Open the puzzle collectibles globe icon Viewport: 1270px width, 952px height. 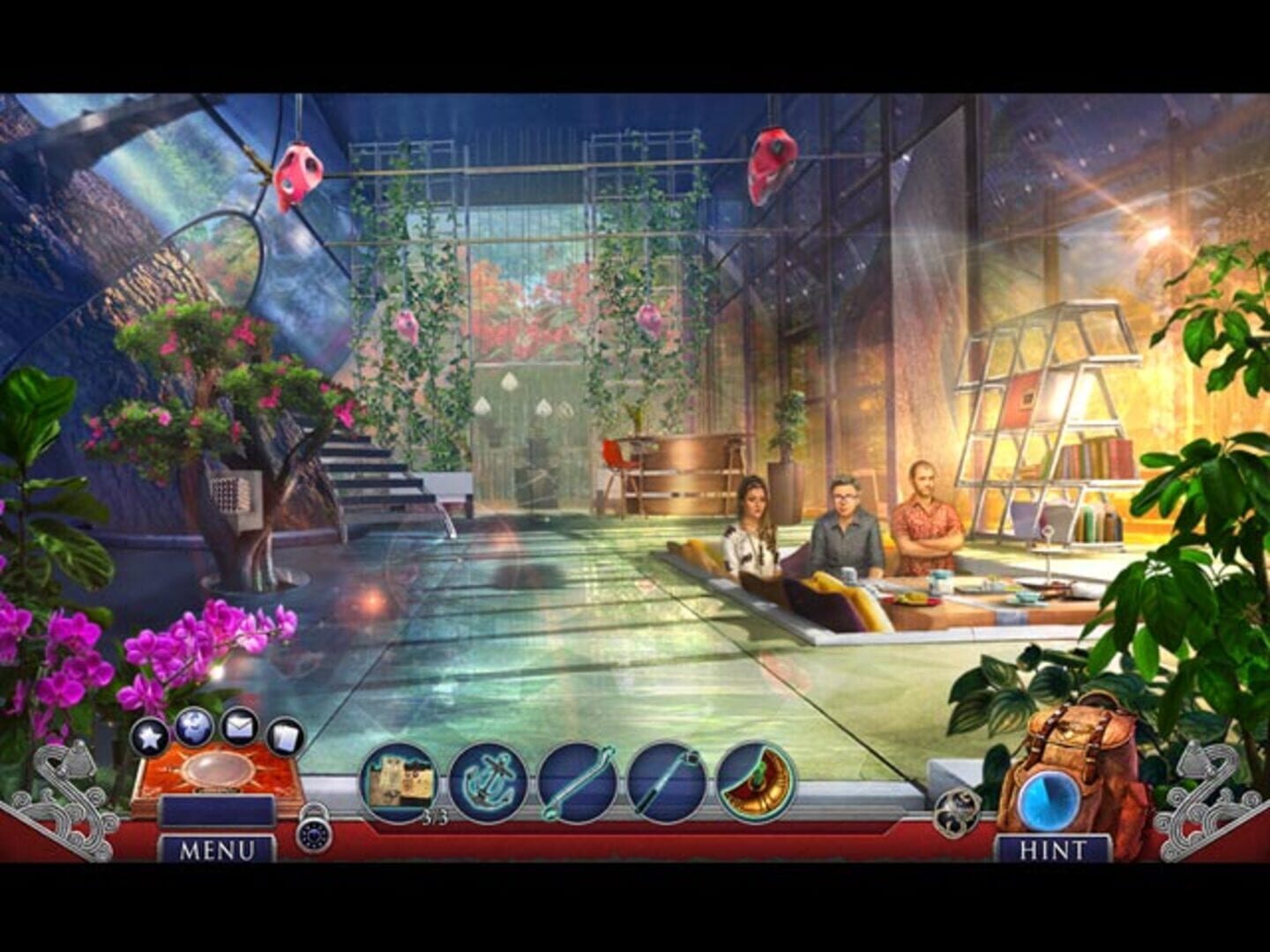pyautogui.click(x=193, y=727)
